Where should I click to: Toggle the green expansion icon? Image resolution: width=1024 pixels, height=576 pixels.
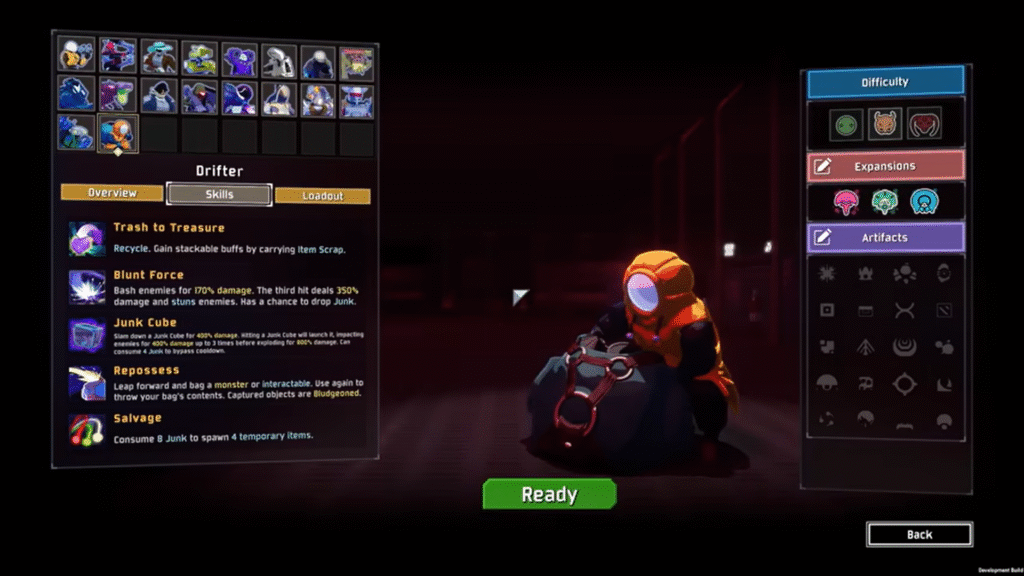[885, 202]
